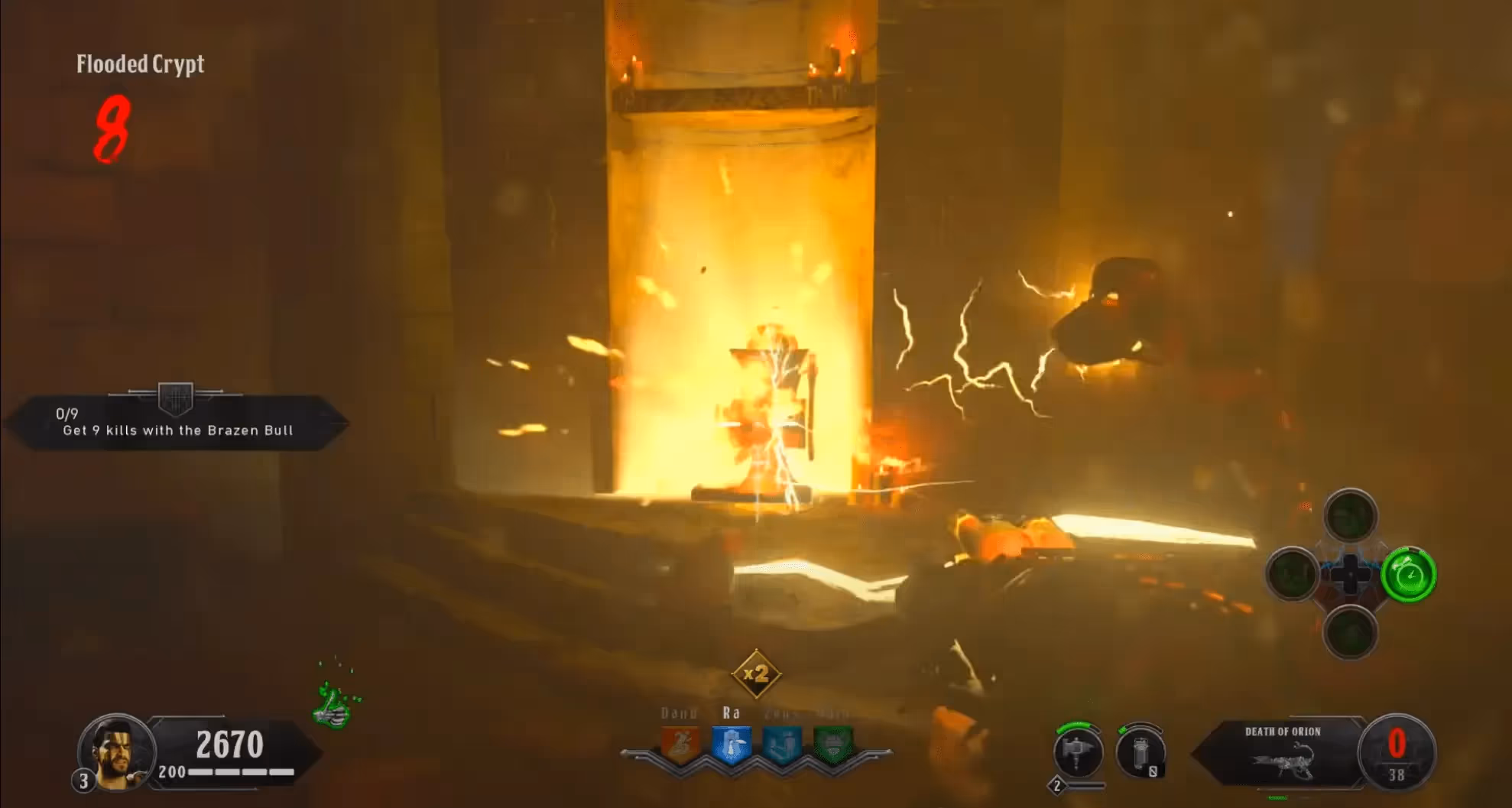Activate the hammer special weapon icon

[1078, 752]
